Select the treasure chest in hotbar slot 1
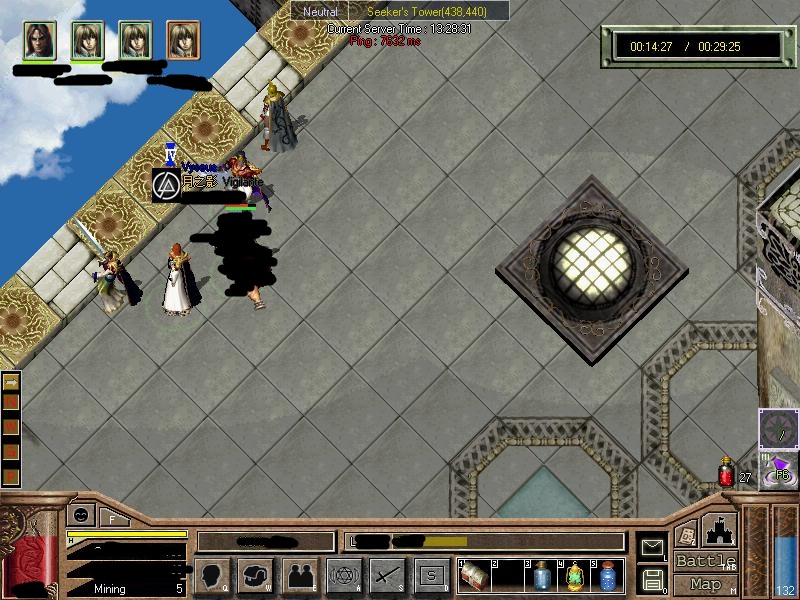The width and height of the screenshot is (800, 600). (x=474, y=576)
